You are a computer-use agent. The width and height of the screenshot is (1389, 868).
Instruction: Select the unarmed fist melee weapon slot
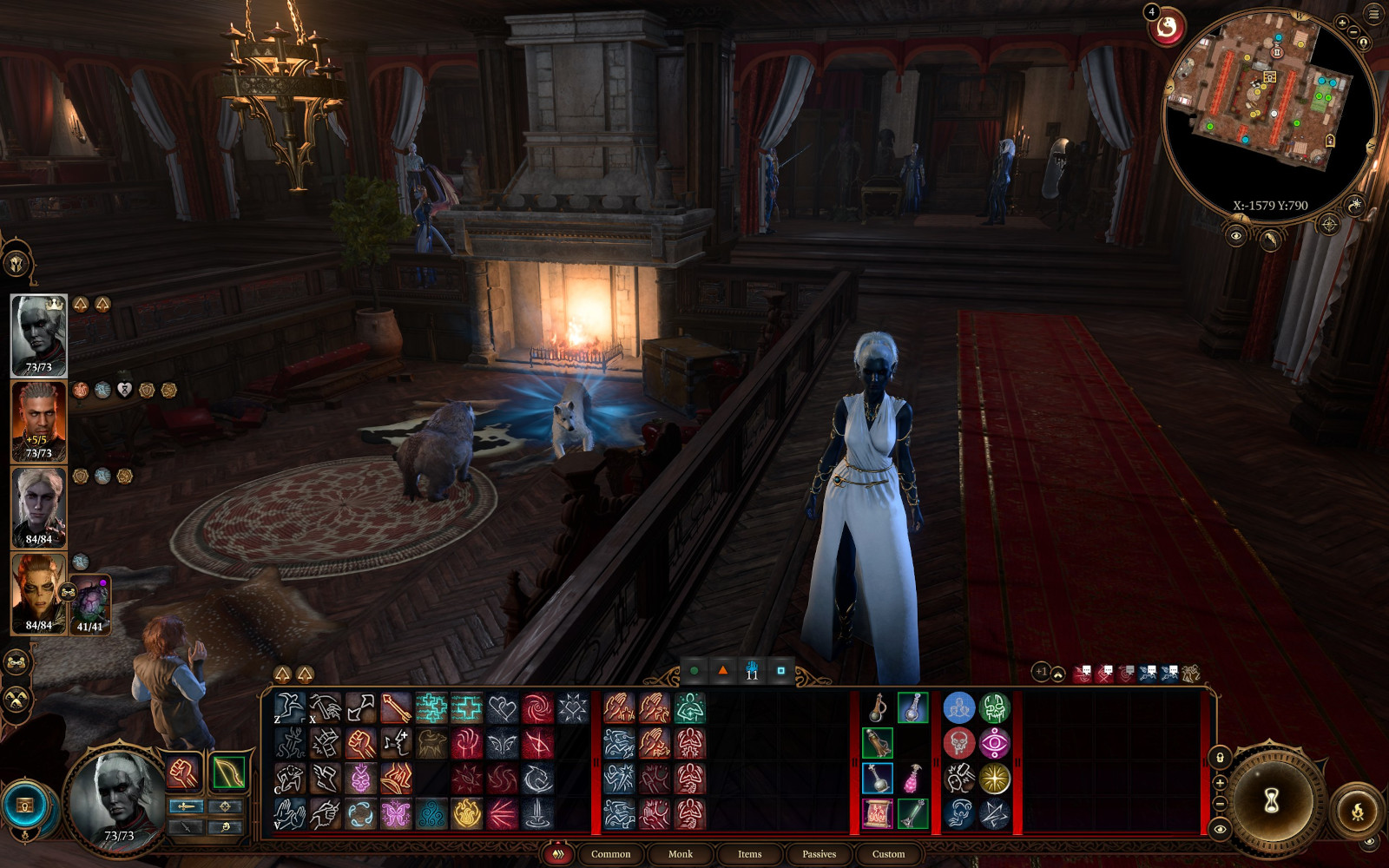[183, 773]
